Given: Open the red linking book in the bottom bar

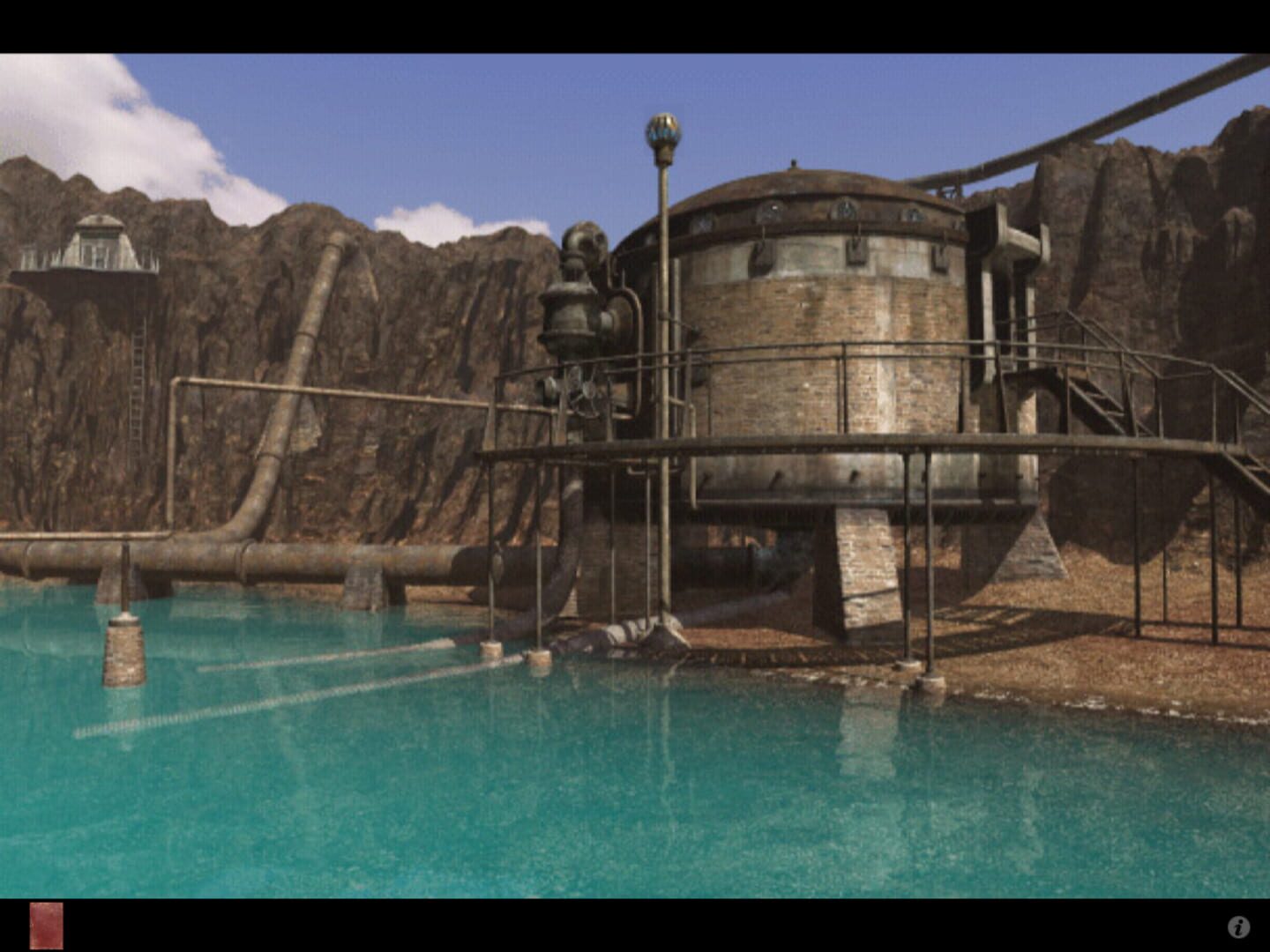Looking at the screenshot, I should coord(49,926).
